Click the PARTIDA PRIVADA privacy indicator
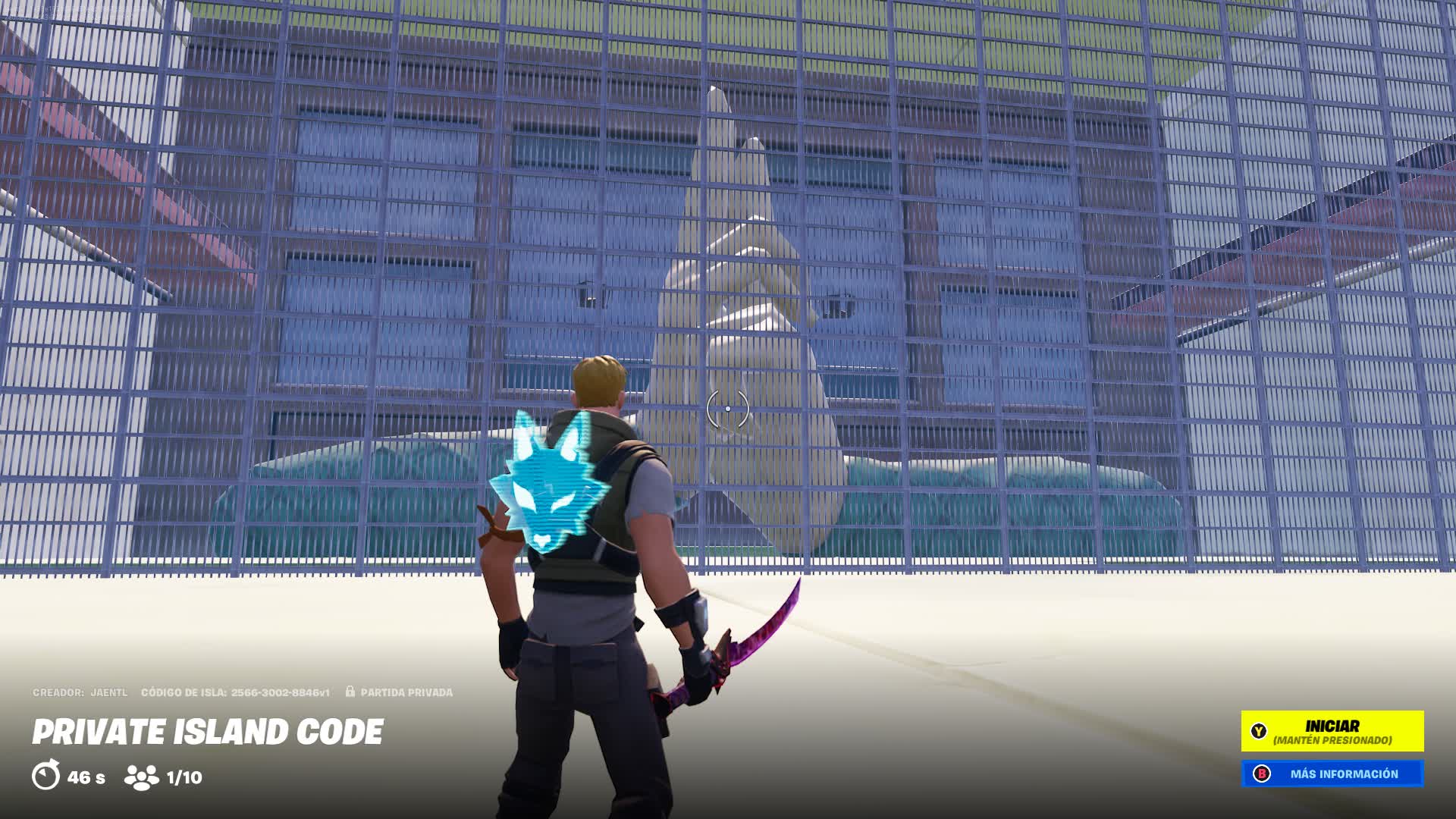 point(407,692)
